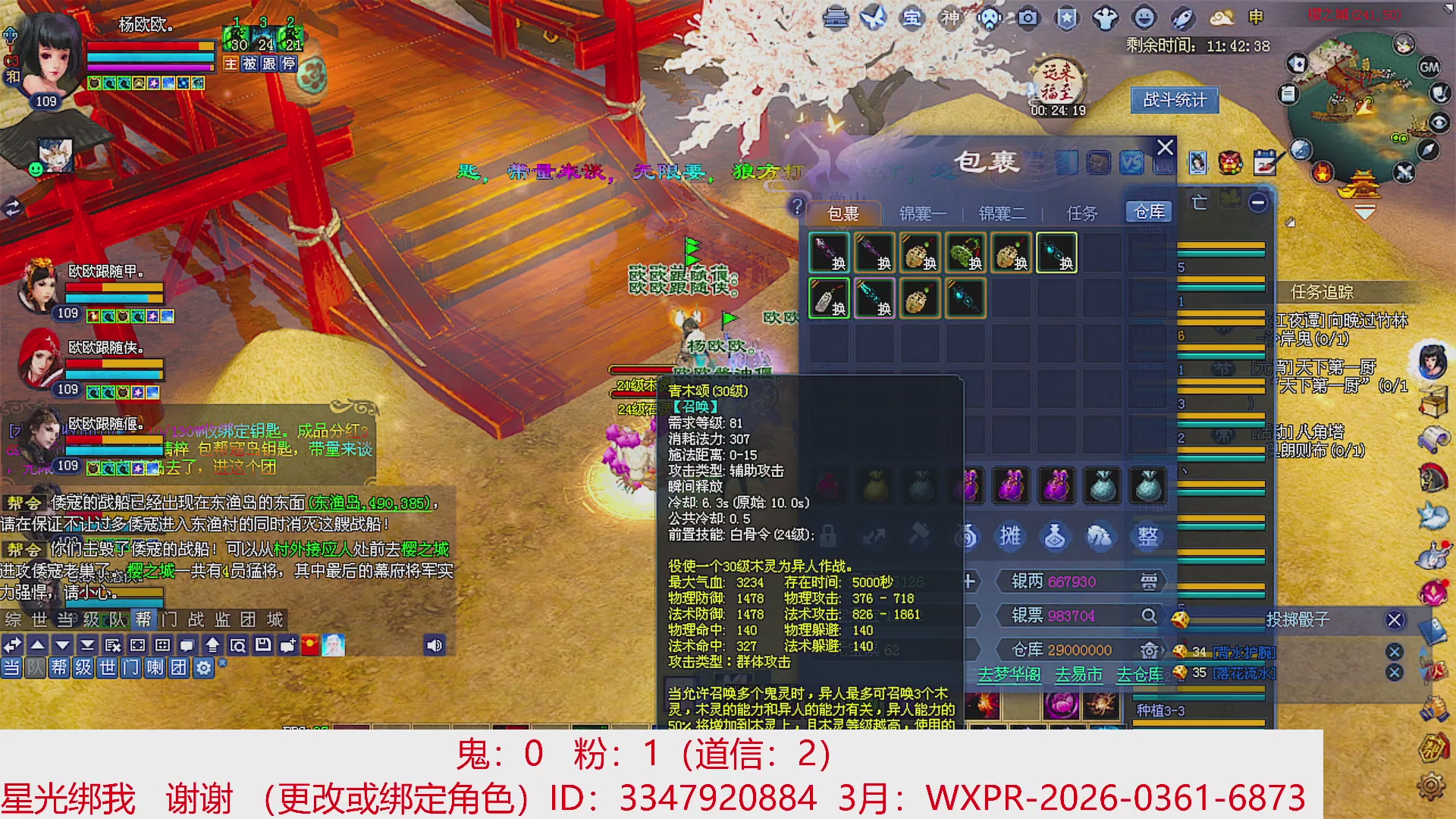Image resolution: width=1456 pixels, height=819 pixels.
Task: Click the search magnifier beside 银票 amount
Action: pyautogui.click(x=1150, y=617)
